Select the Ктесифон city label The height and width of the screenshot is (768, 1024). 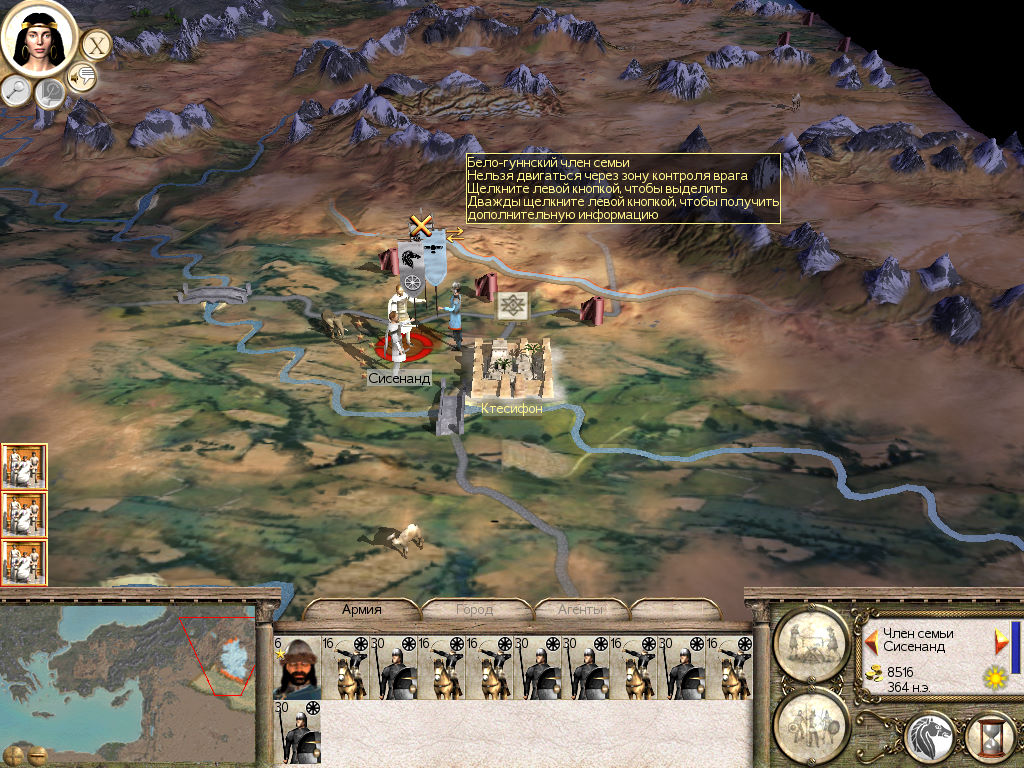click(510, 409)
